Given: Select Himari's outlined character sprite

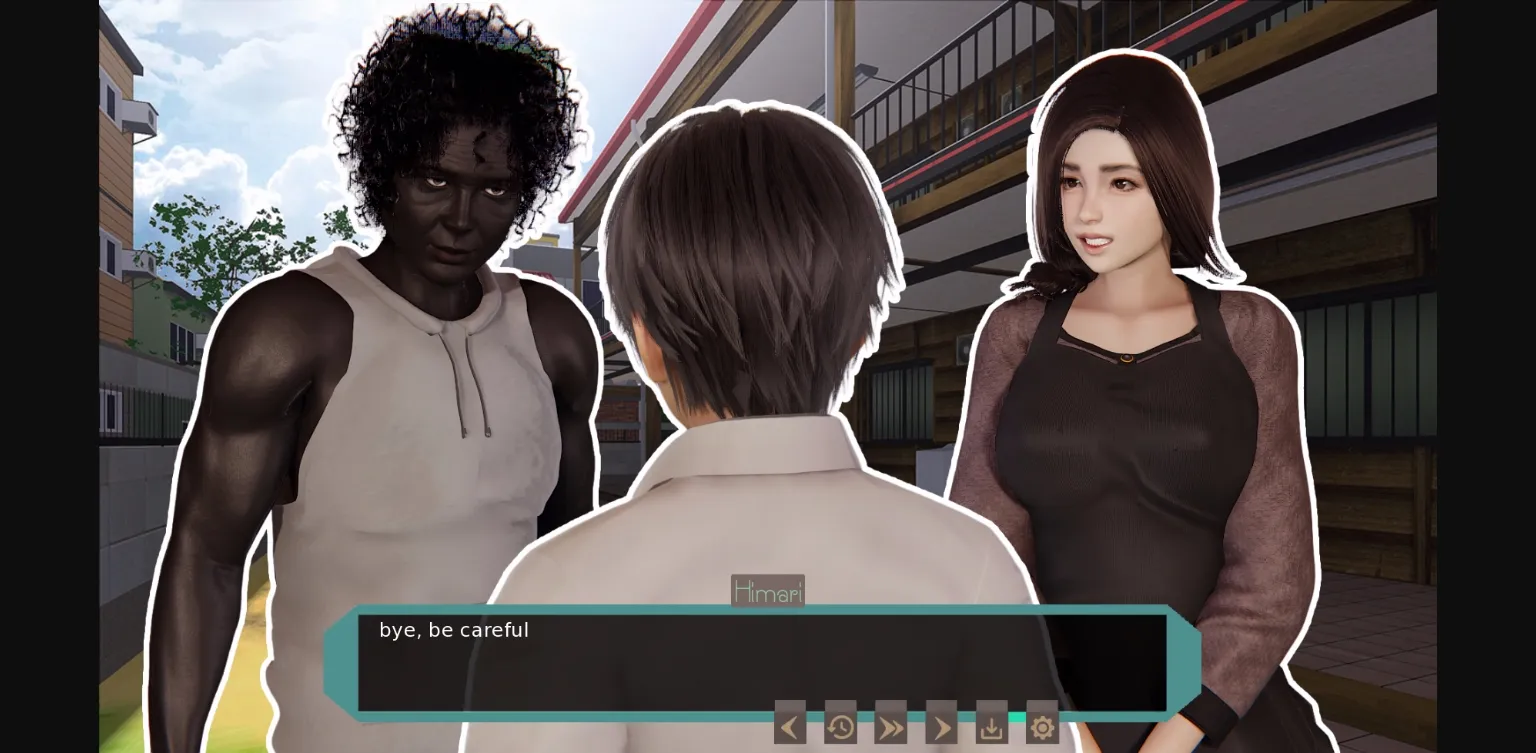Looking at the screenshot, I should (x=1120, y=400).
